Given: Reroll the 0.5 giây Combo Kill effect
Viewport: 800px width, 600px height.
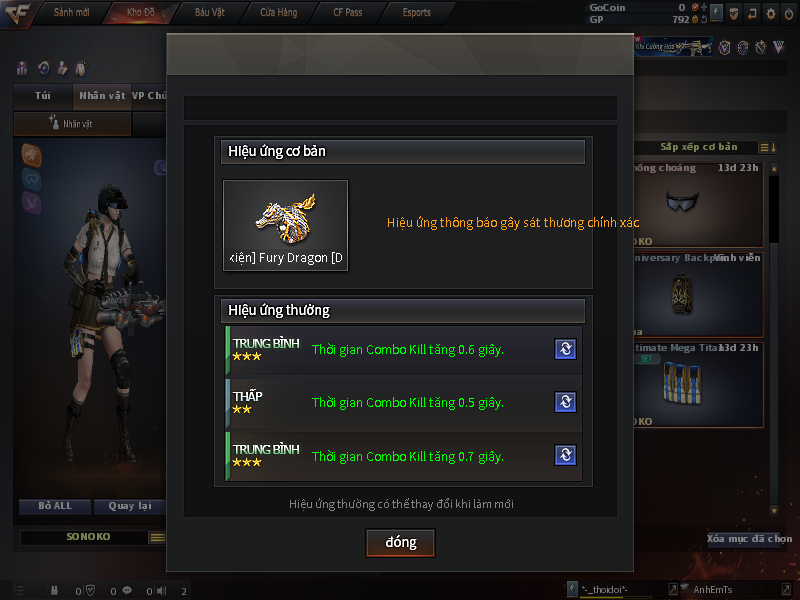Looking at the screenshot, I should tap(565, 402).
